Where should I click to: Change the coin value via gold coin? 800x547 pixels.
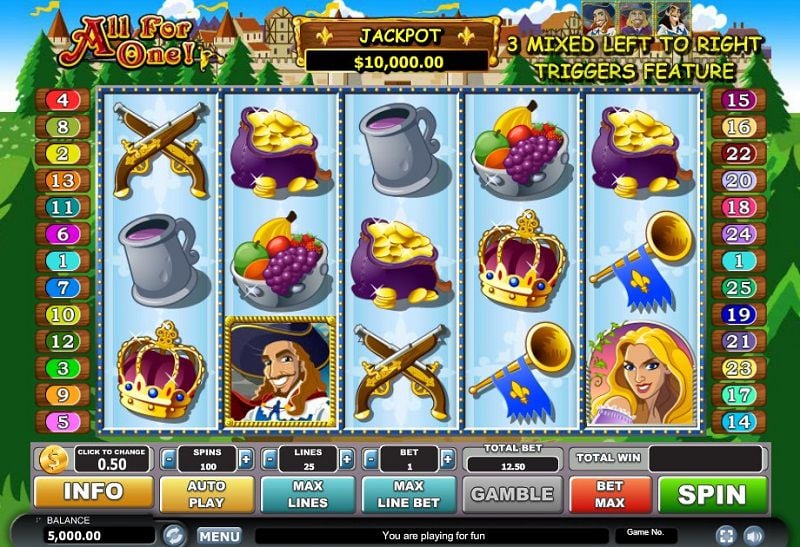click(x=52, y=460)
